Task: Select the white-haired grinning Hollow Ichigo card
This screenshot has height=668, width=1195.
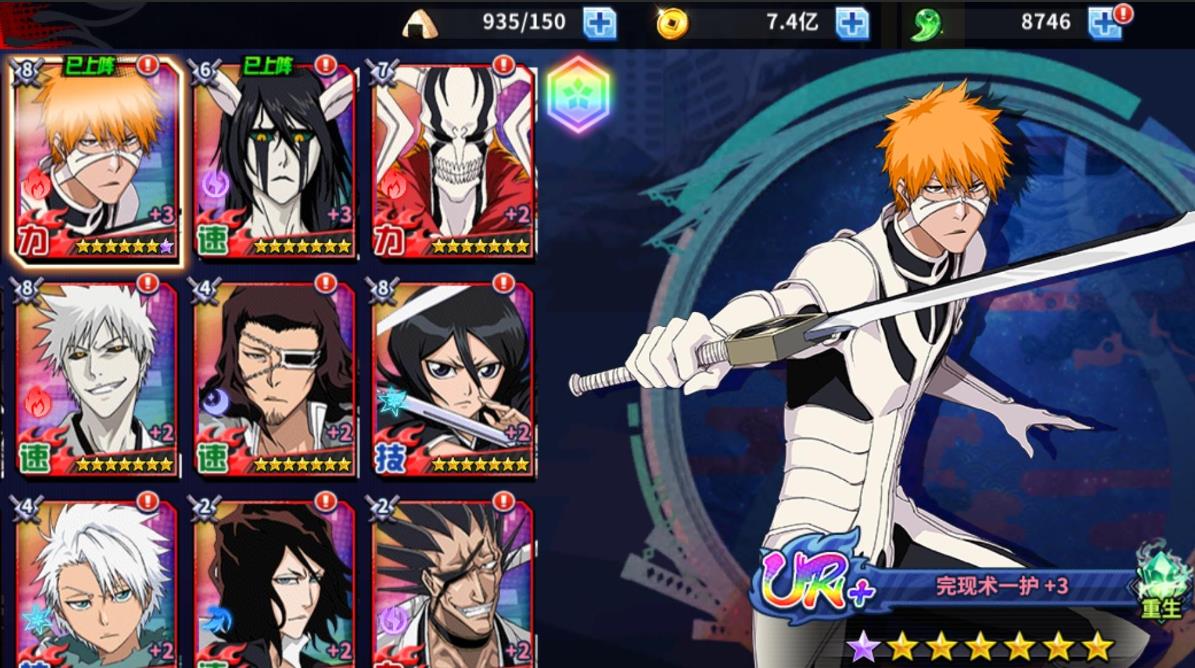Action: click(97, 380)
